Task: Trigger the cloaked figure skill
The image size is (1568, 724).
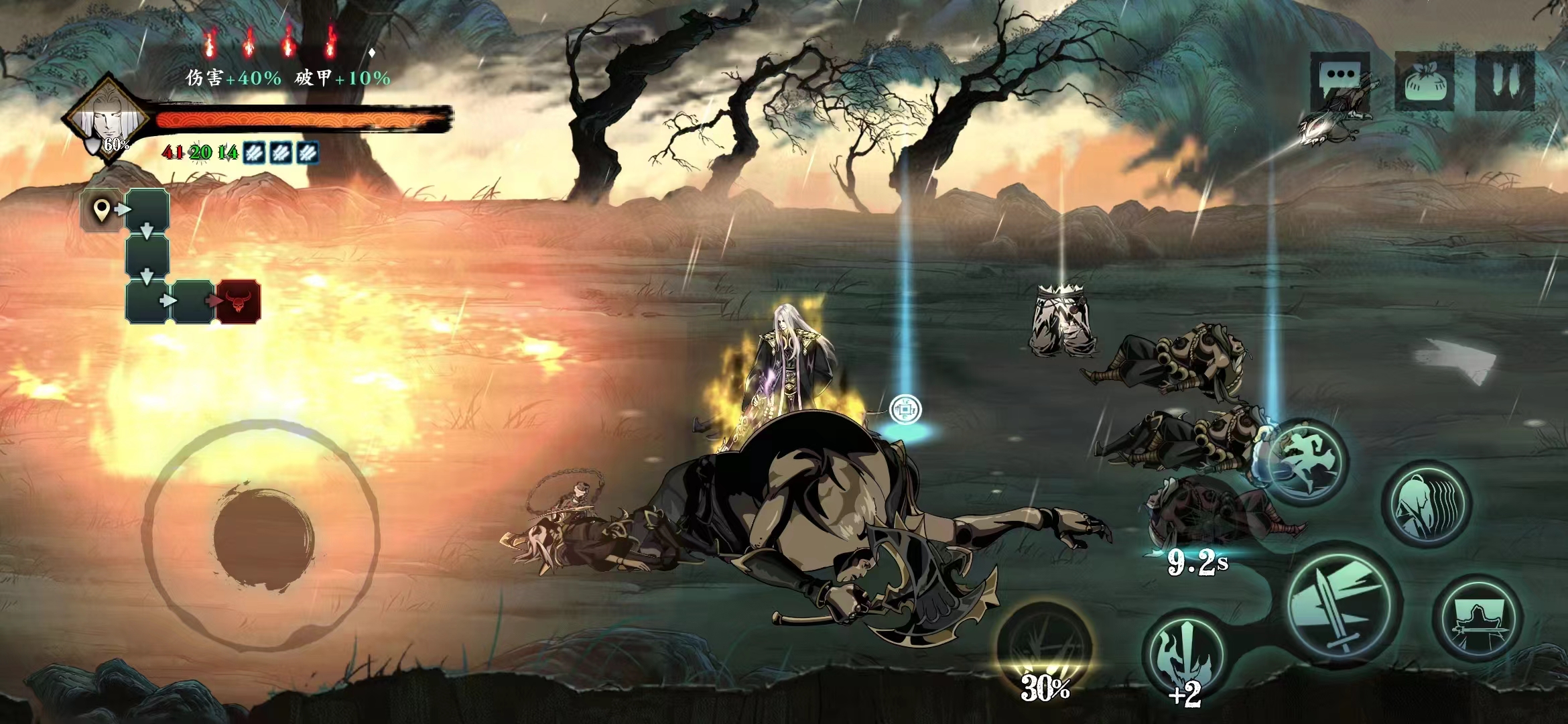Action: 1427,504
